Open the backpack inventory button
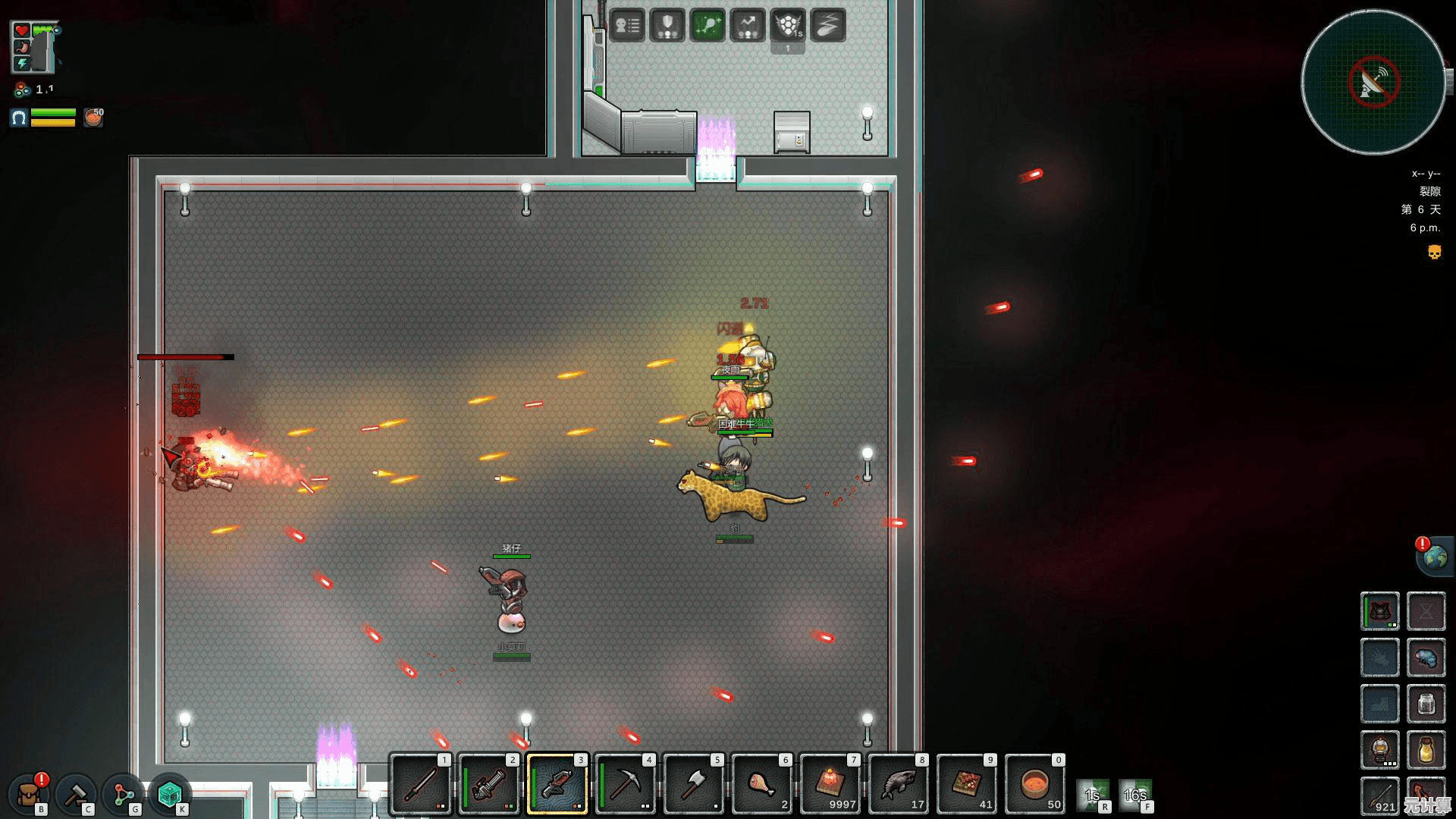The image size is (1456, 819). click(x=30, y=794)
